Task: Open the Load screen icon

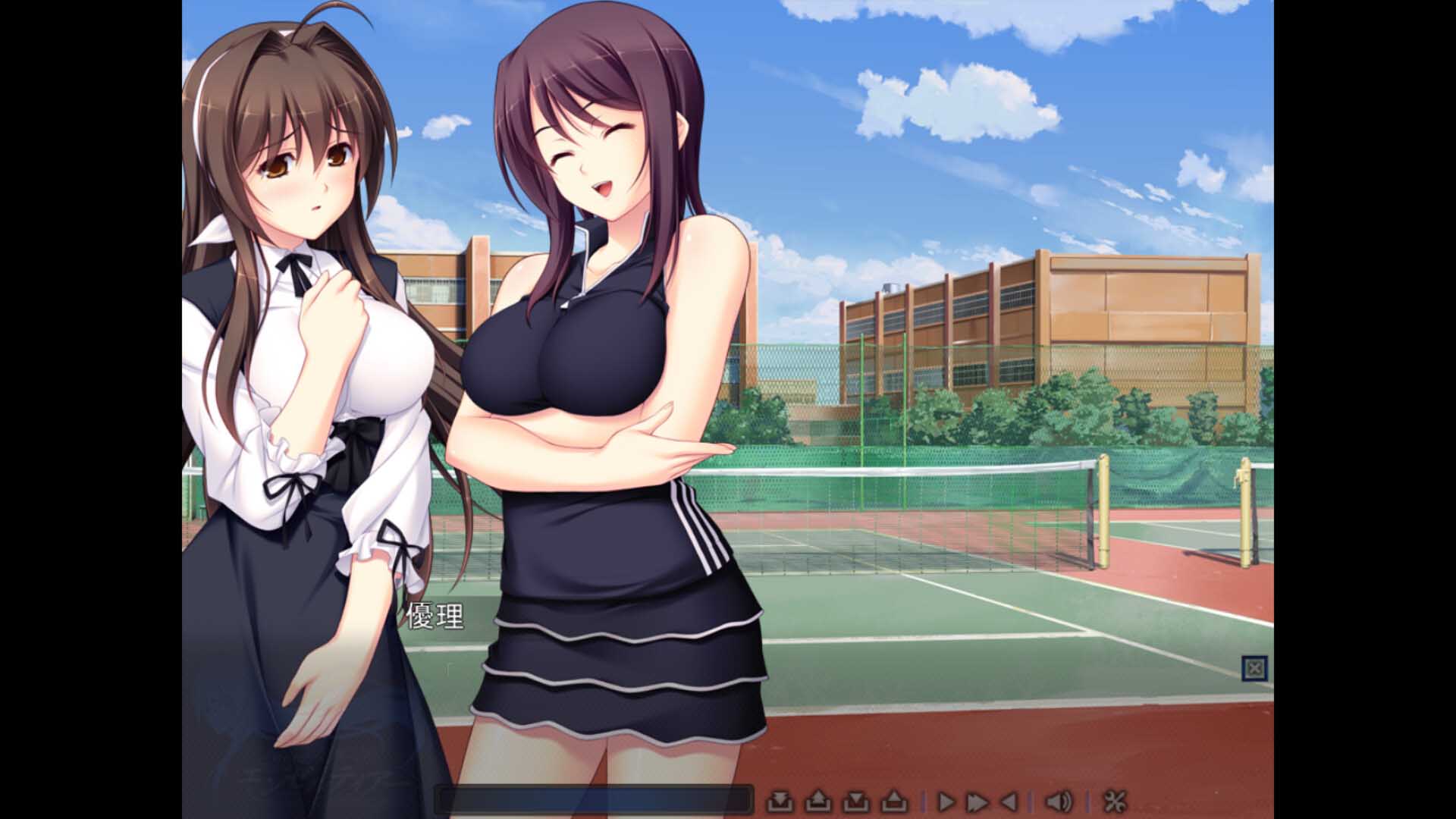Action: pyautogui.click(x=820, y=801)
